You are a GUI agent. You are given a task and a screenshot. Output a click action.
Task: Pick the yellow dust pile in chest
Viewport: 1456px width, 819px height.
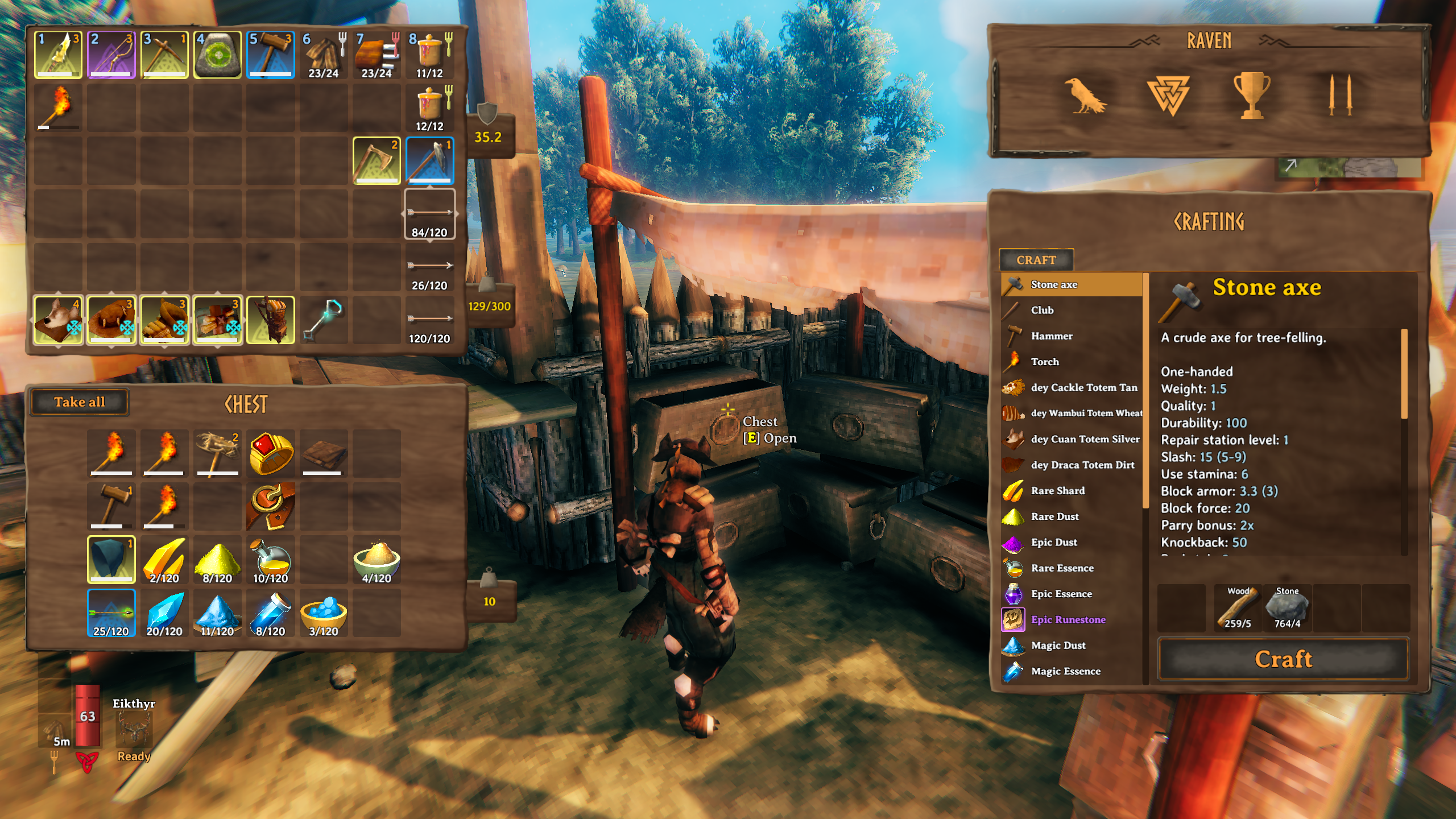click(217, 560)
